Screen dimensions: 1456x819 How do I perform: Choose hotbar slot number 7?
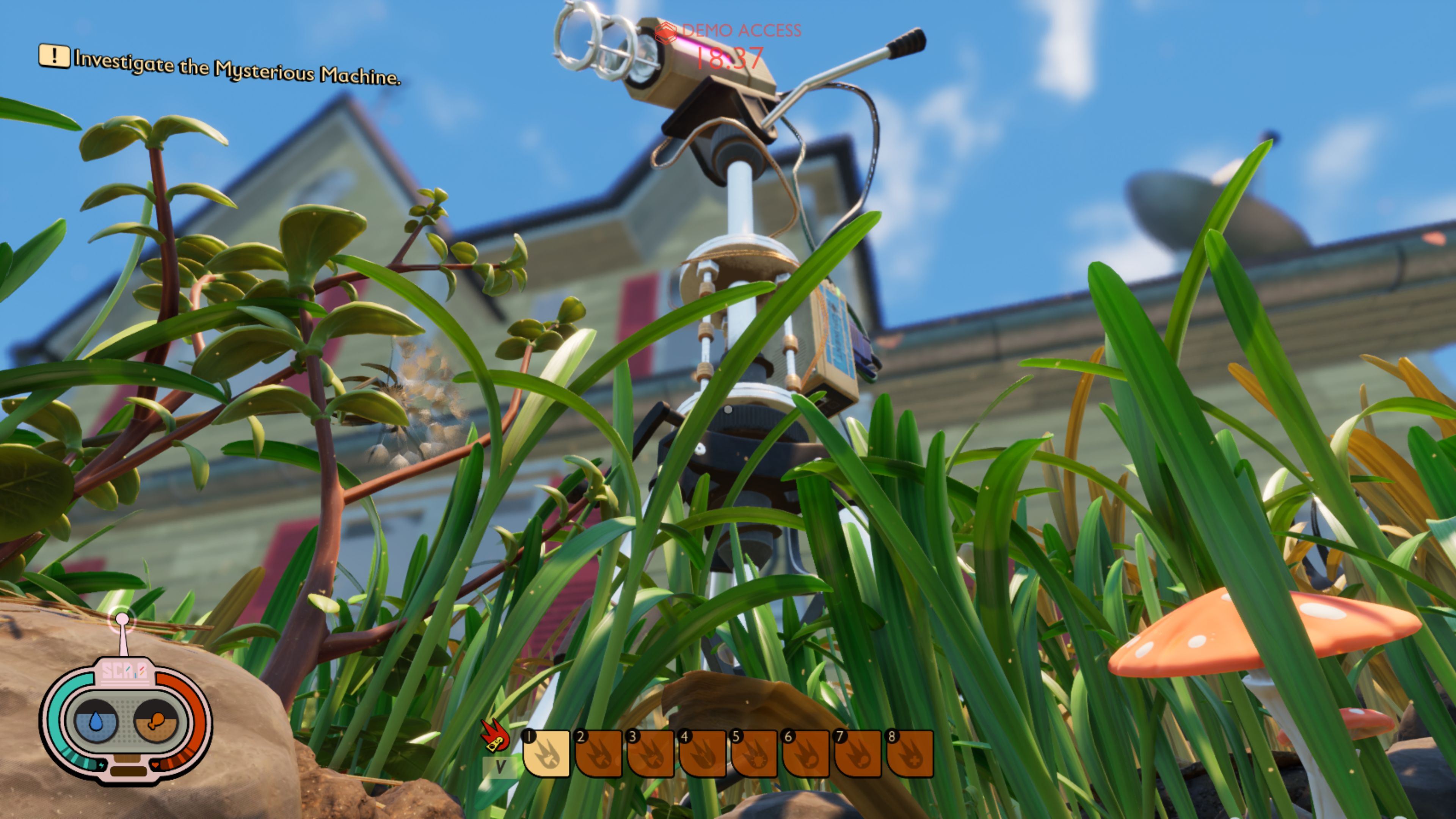coord(858,753)
